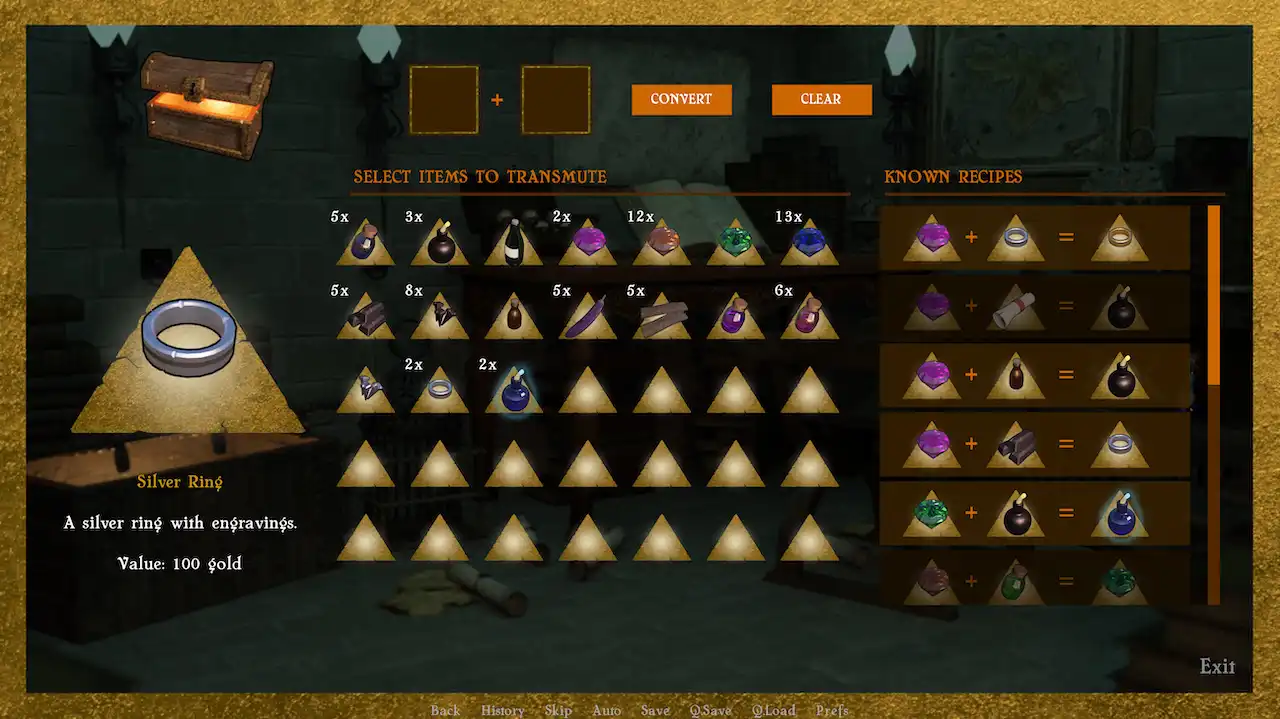The image size is (1280, 719).
Task: Open the History log
Action: coord(502,710)
